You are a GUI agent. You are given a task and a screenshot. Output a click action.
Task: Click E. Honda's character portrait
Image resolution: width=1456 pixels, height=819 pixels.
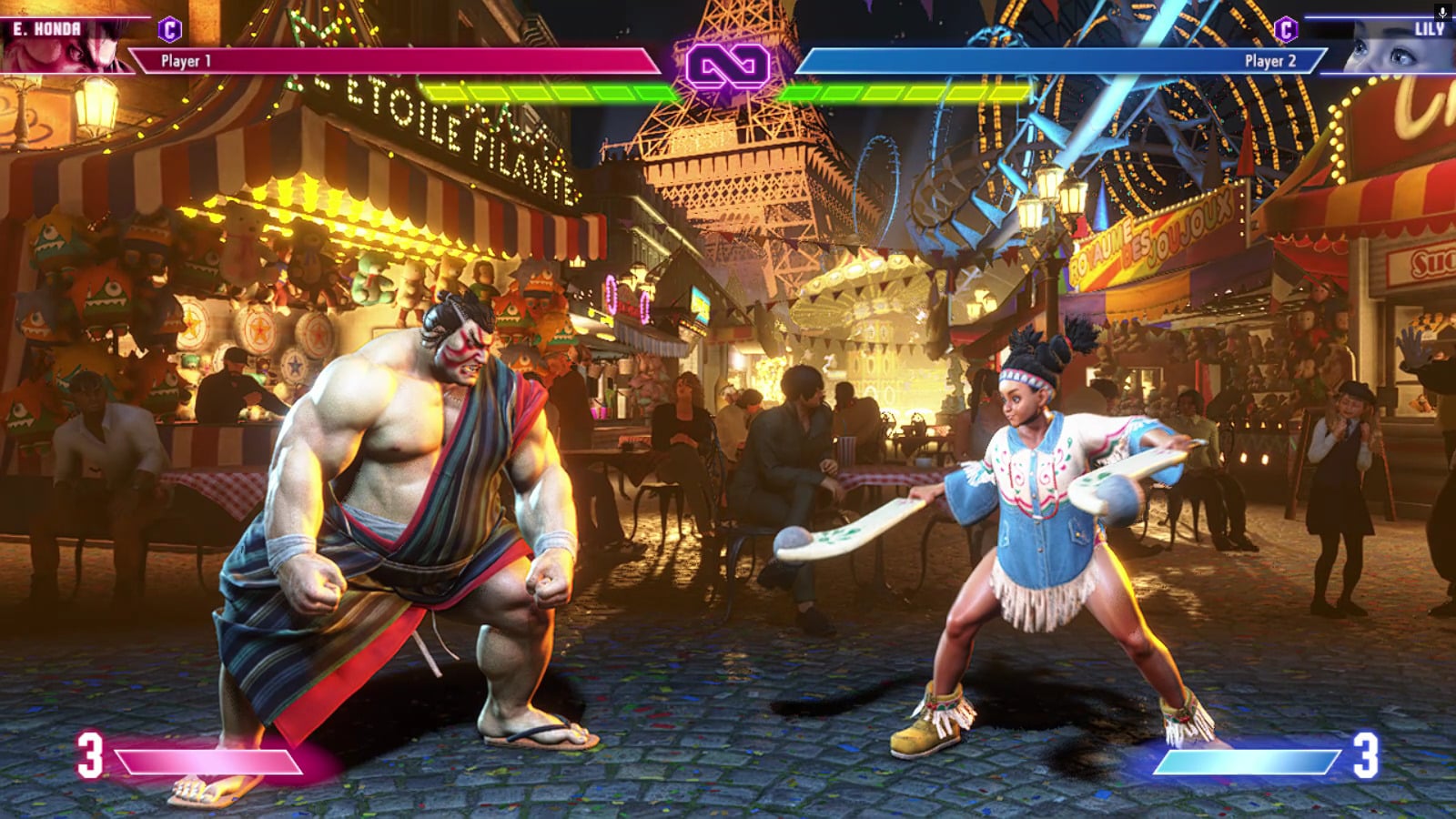[x=68, y=47]
